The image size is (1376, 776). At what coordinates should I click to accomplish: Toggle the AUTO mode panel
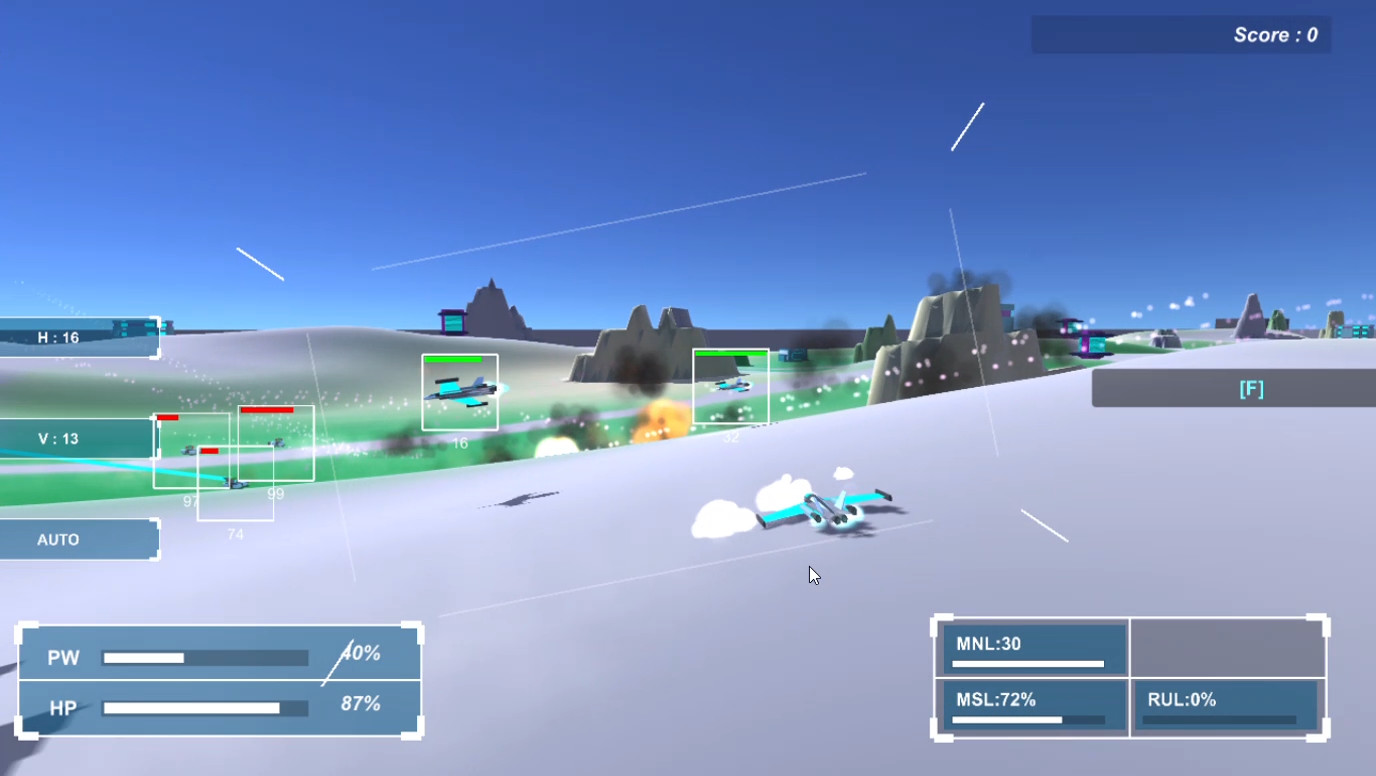(x=75, y=539)
